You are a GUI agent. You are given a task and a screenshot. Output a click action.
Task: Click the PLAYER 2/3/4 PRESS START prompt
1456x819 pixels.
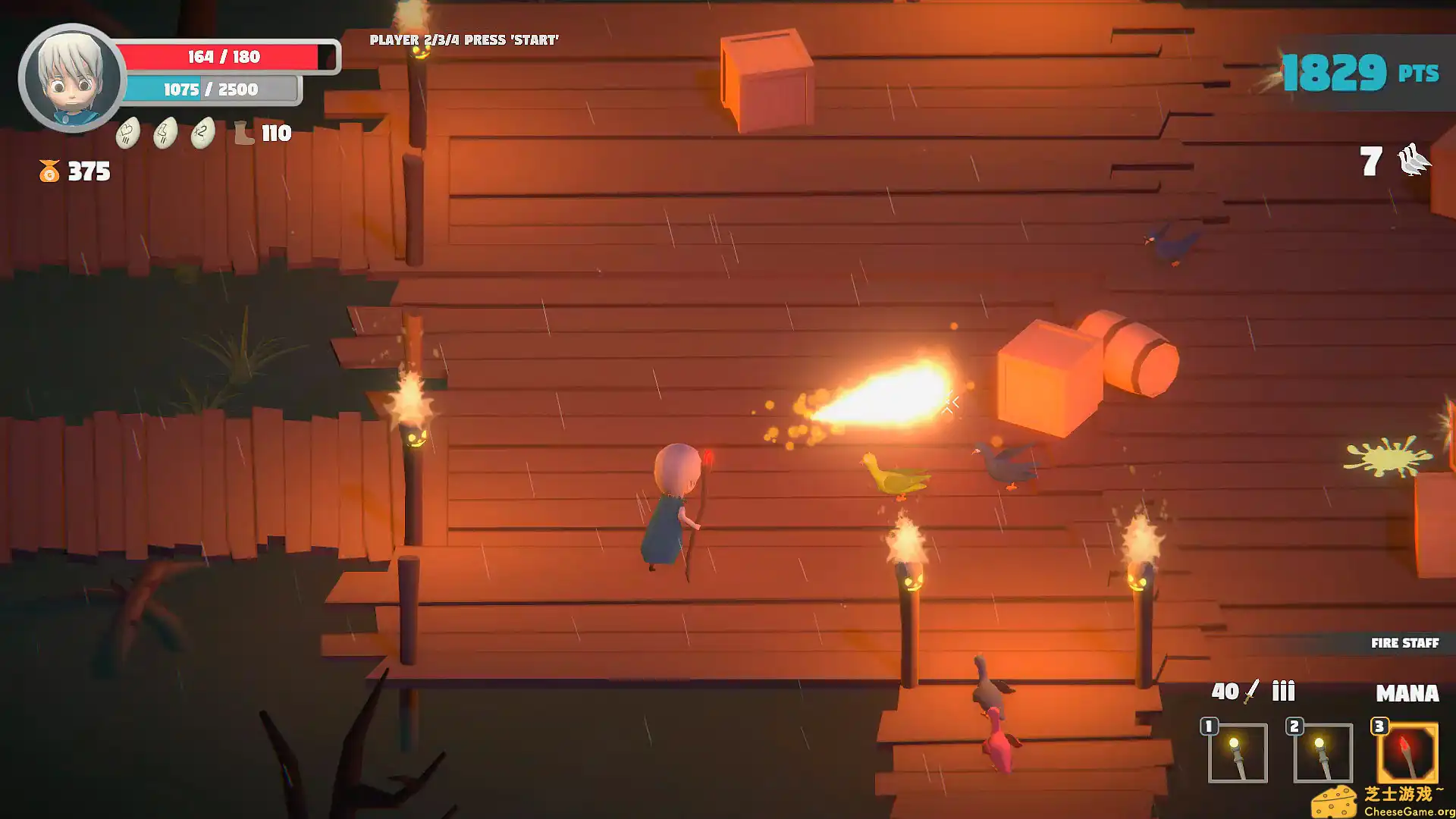[x=463, y=39]
